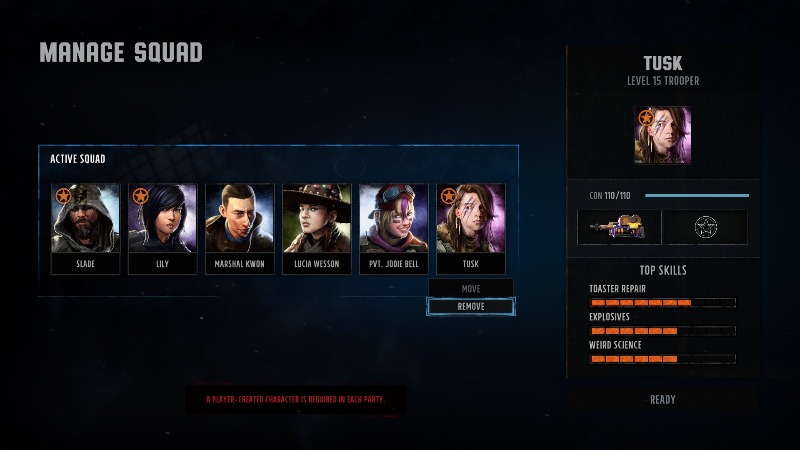800x450 pixels.
Task: Click Tusk's squad member card
Action: [x=471, y=228]
